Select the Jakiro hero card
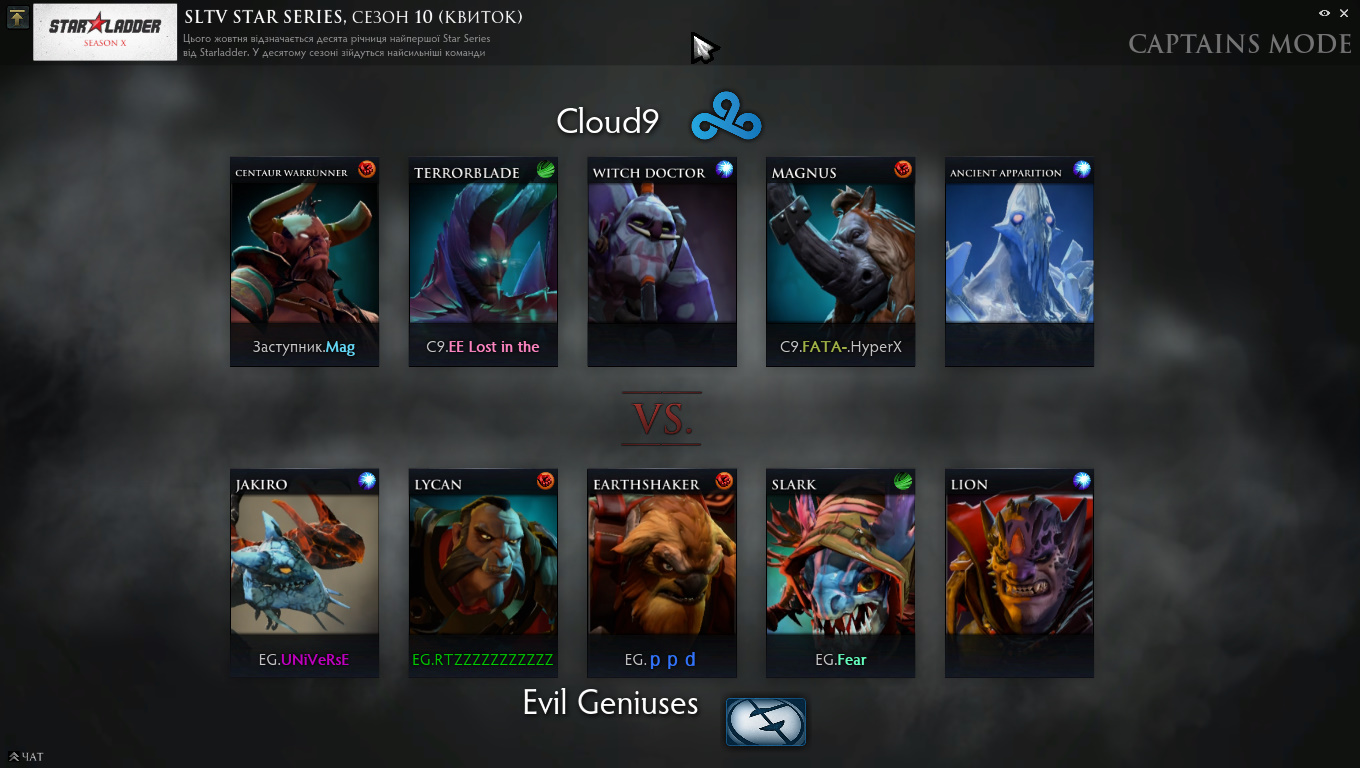The height and width of the screenshot is (768, 1360). tap(304, 573)
